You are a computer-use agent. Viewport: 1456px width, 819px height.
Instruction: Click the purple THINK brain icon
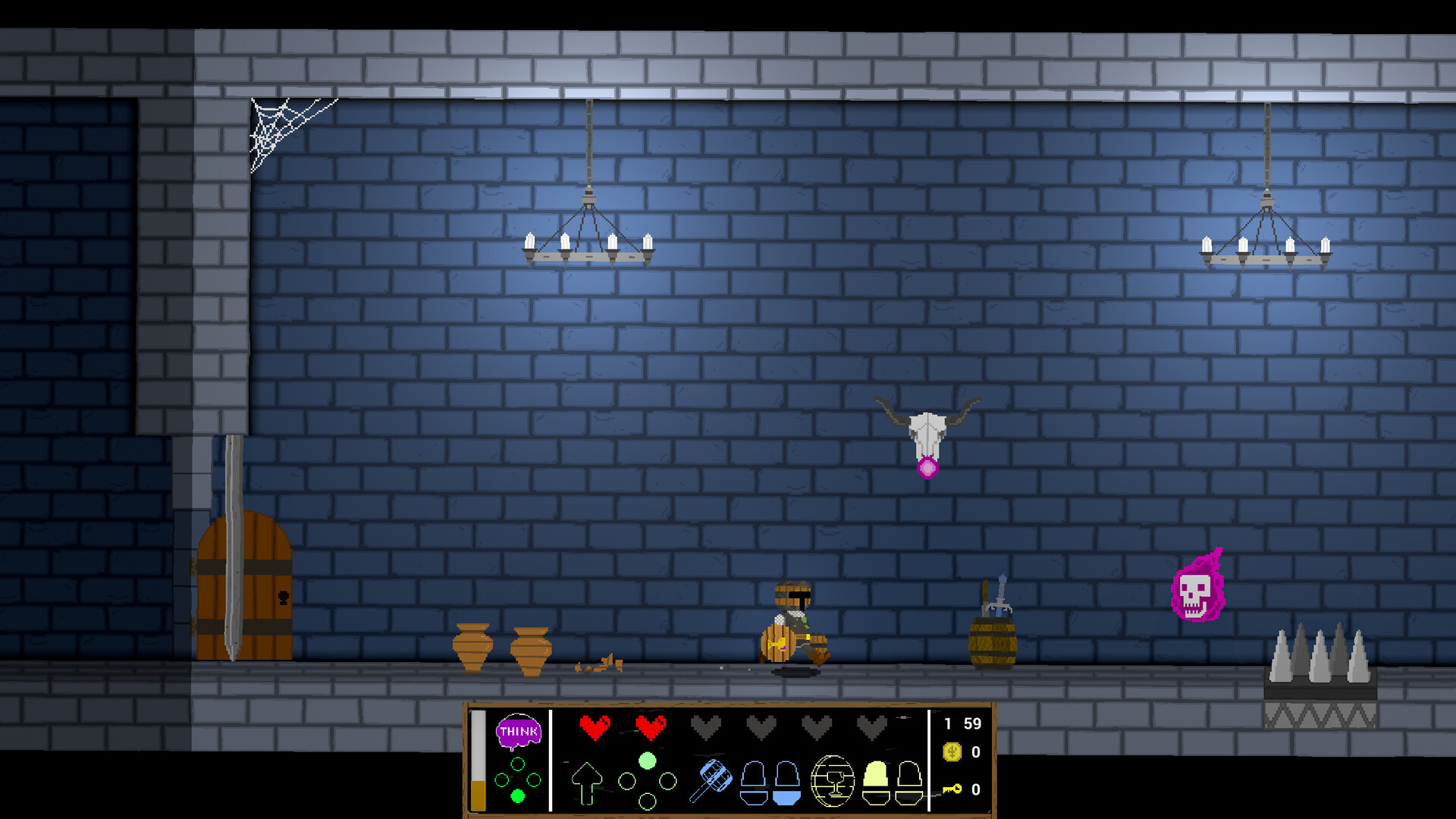[519, 732]
